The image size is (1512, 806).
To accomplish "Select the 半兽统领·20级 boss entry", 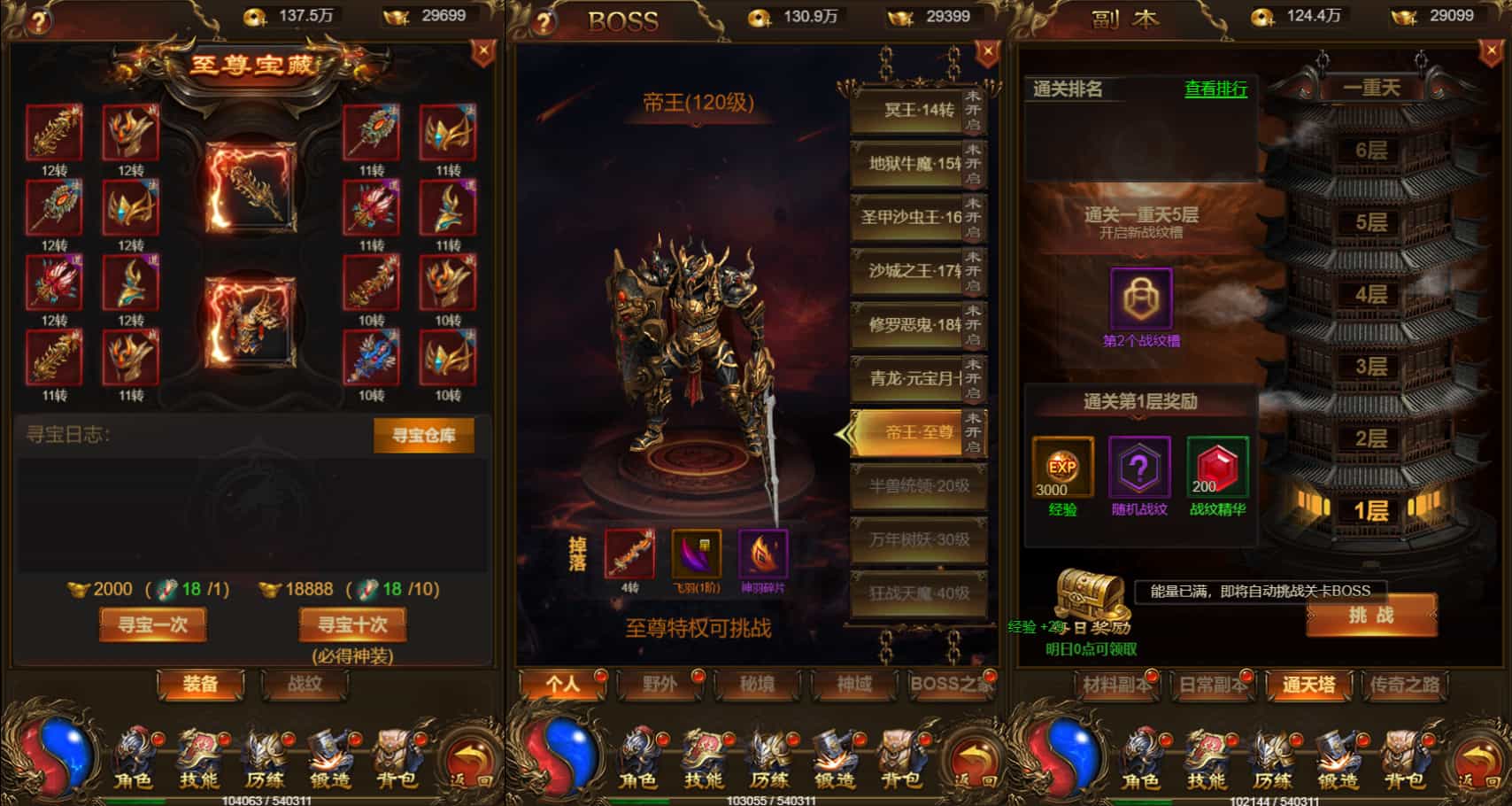I will pyautogui.click(x=918, y=486).
